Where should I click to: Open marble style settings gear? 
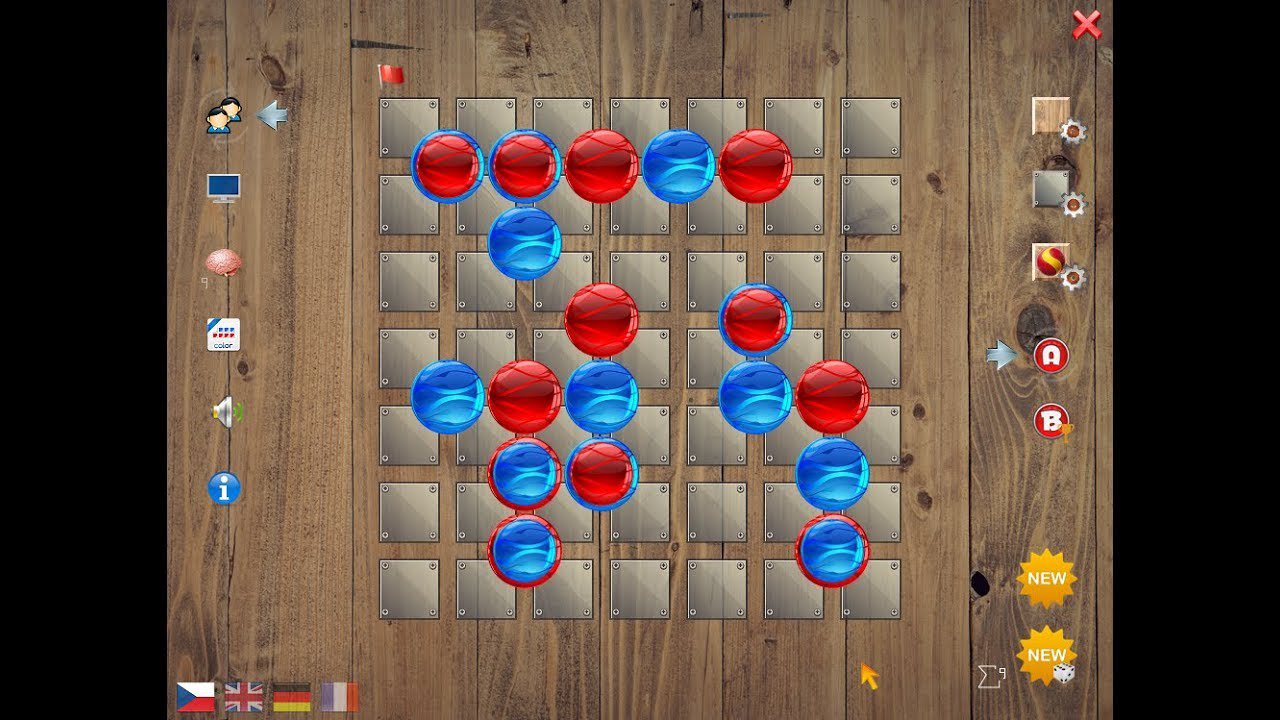(x=1071, y=280)
